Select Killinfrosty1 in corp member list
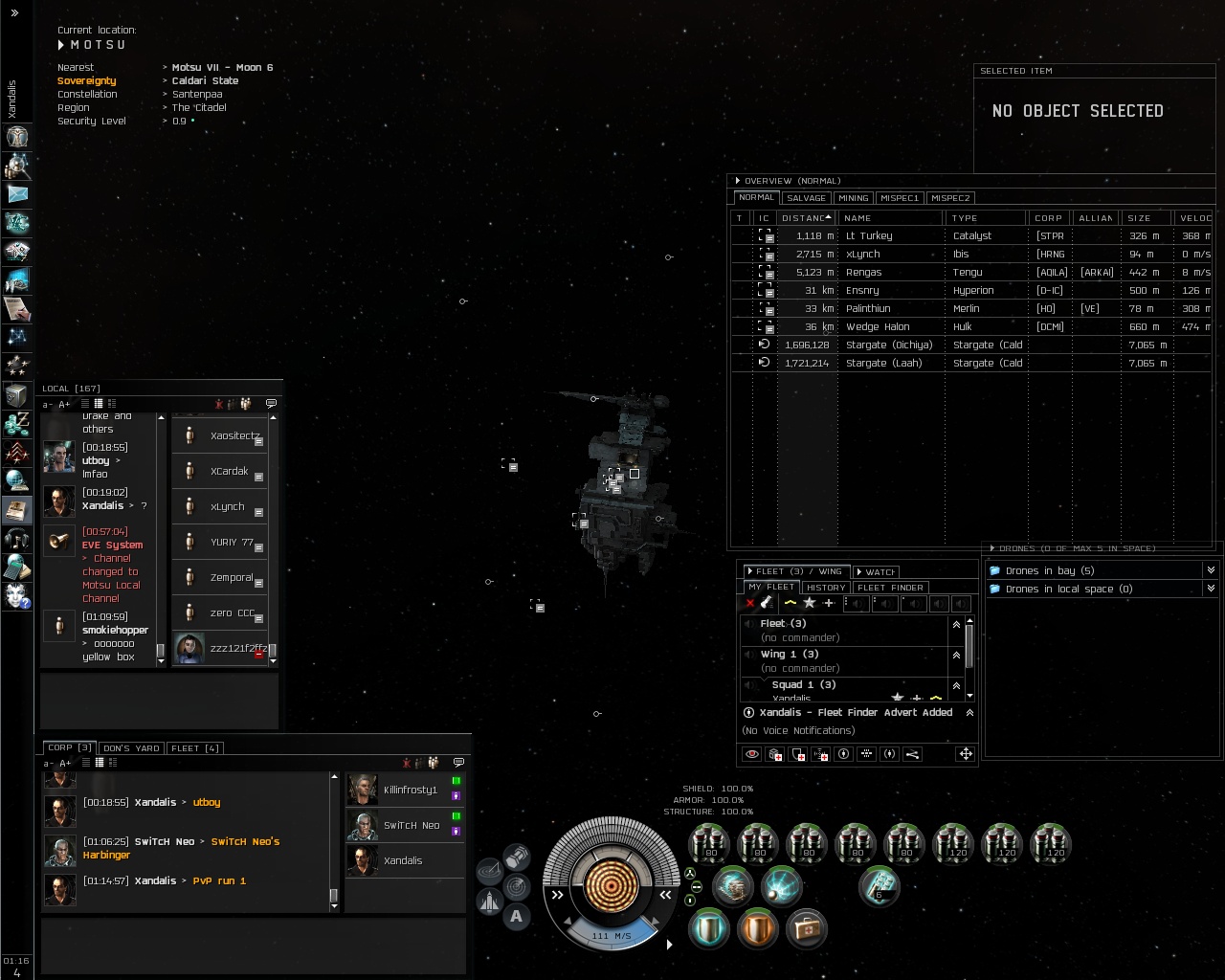 pyautogui.click(x=410, y=790)
